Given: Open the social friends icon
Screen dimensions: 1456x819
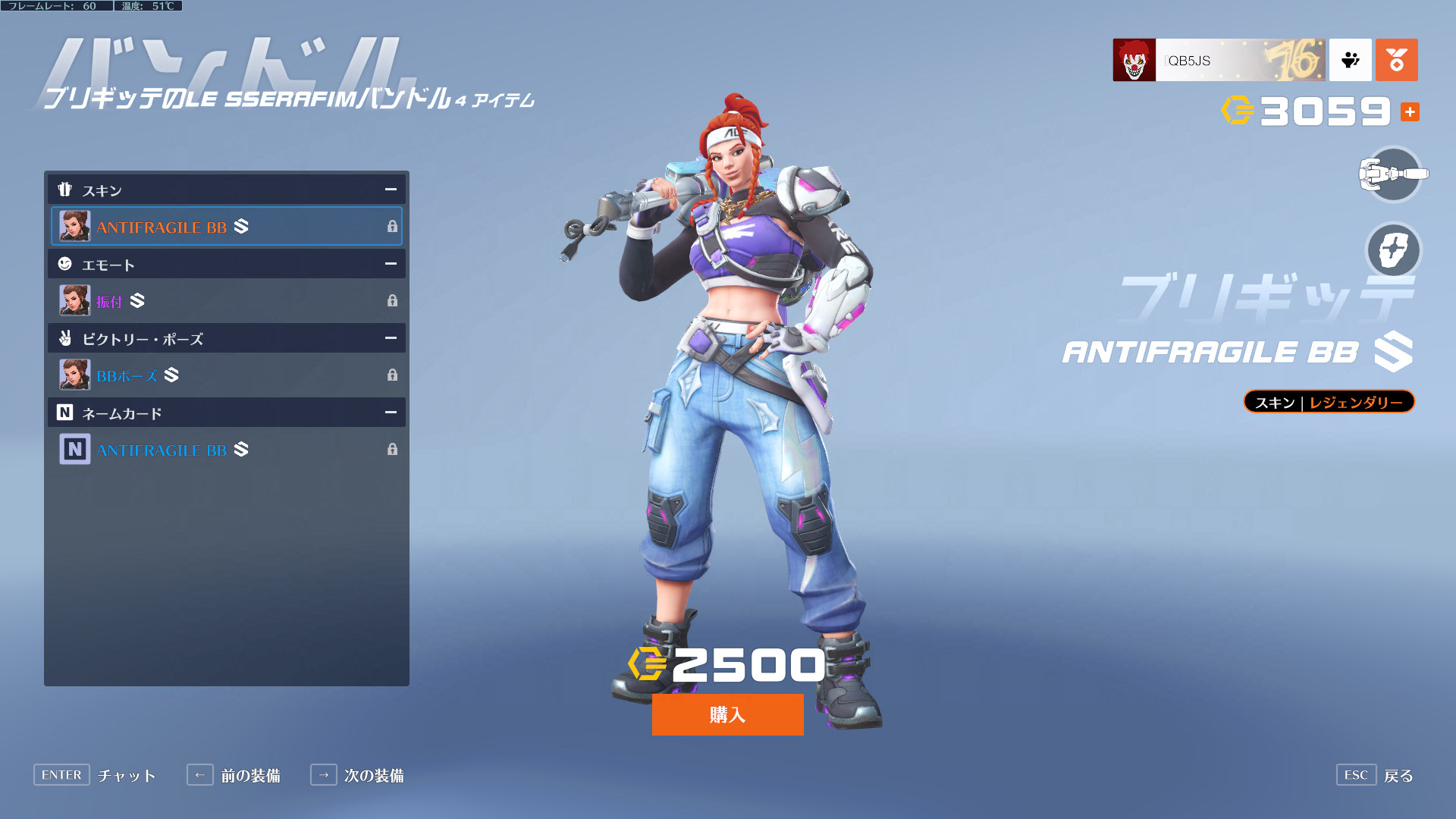Looking at the screenshot, I should 1350,60.
